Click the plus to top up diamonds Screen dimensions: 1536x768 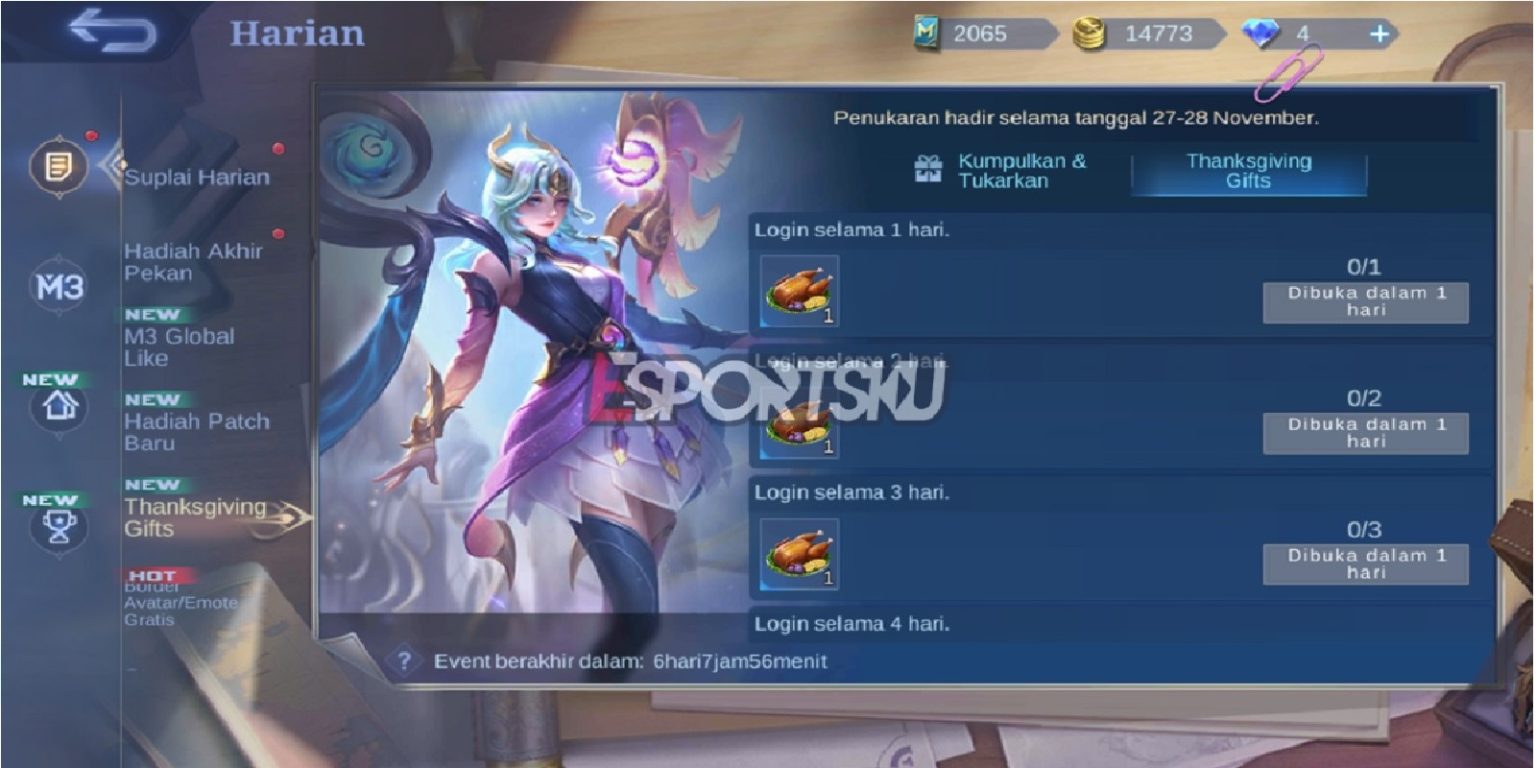(1381, 33)
